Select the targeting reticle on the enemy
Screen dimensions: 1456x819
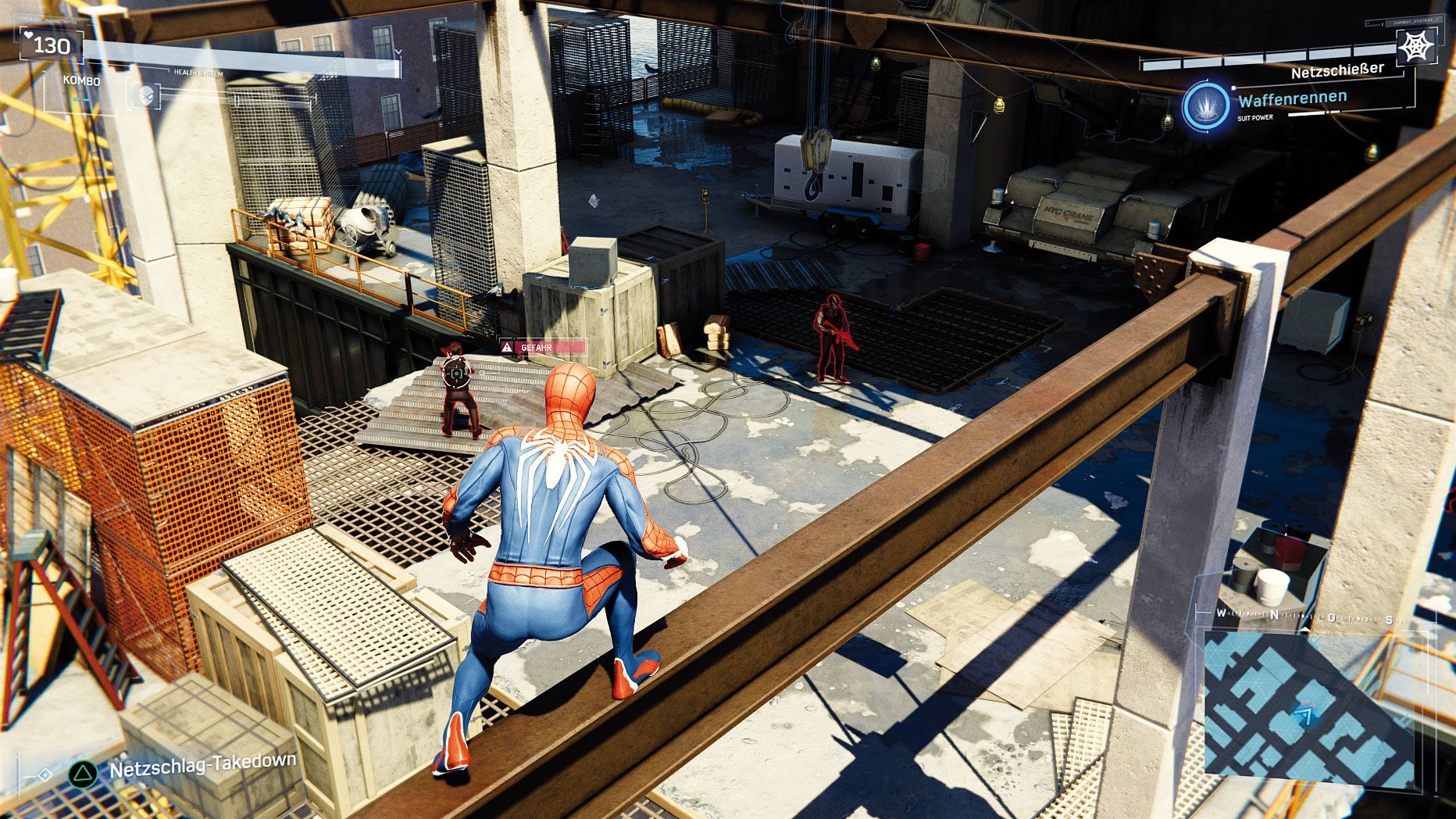pos(457,374)
